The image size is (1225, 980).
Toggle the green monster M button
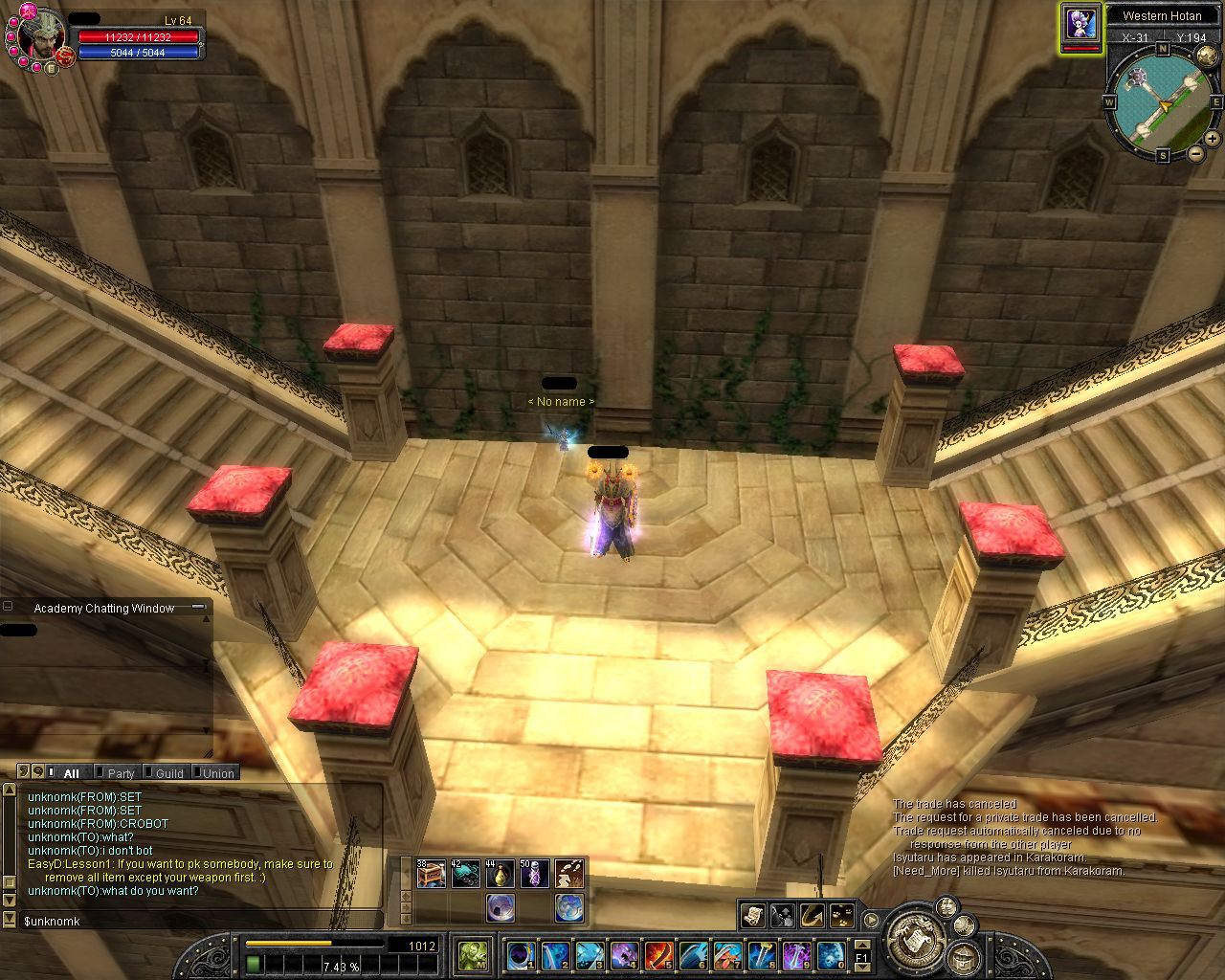click(x=473, y=954)
